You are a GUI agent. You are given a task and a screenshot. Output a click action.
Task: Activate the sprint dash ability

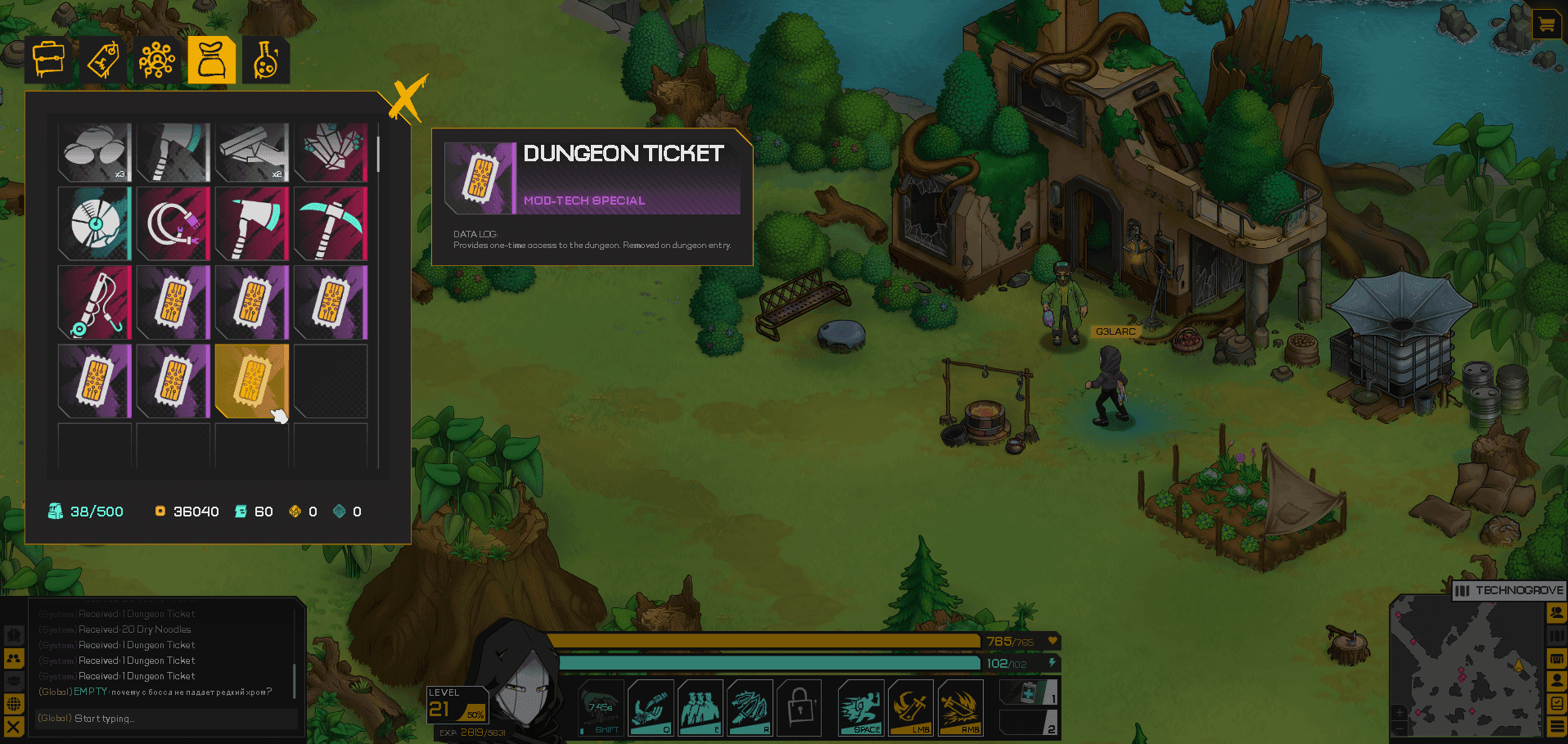[x=861, y=707]
